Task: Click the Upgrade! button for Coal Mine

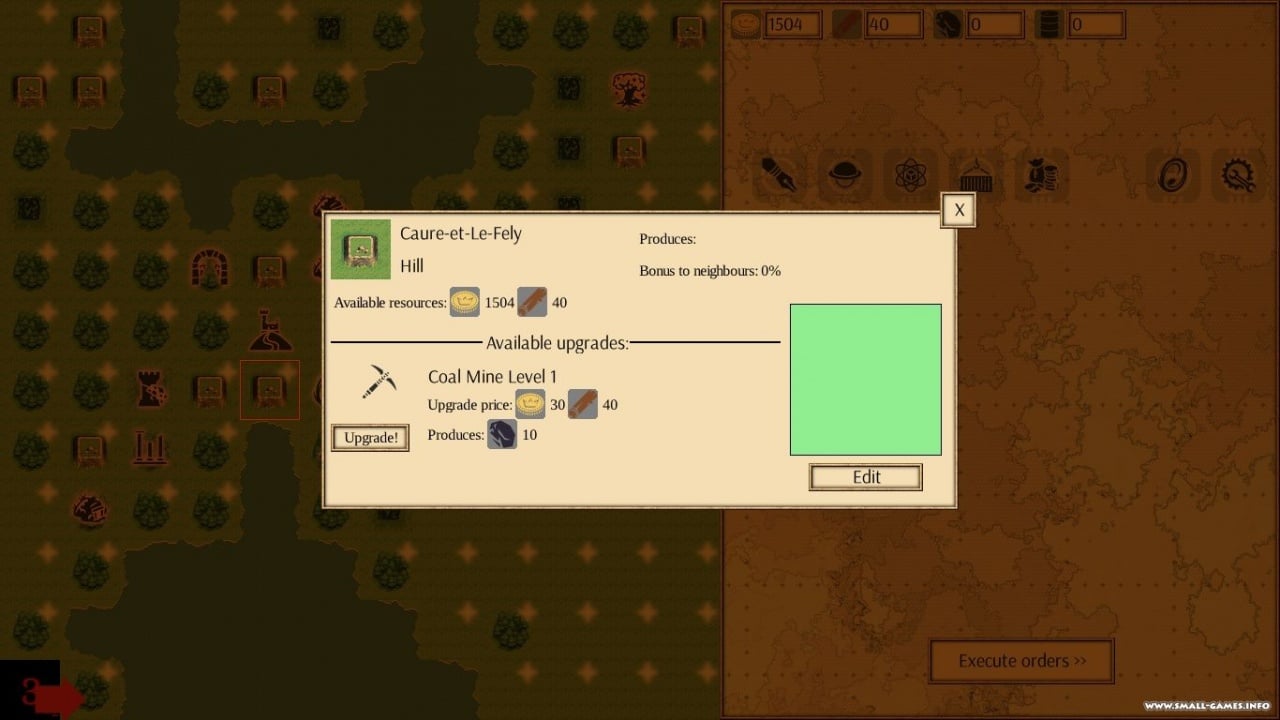Action: (370, 438)
